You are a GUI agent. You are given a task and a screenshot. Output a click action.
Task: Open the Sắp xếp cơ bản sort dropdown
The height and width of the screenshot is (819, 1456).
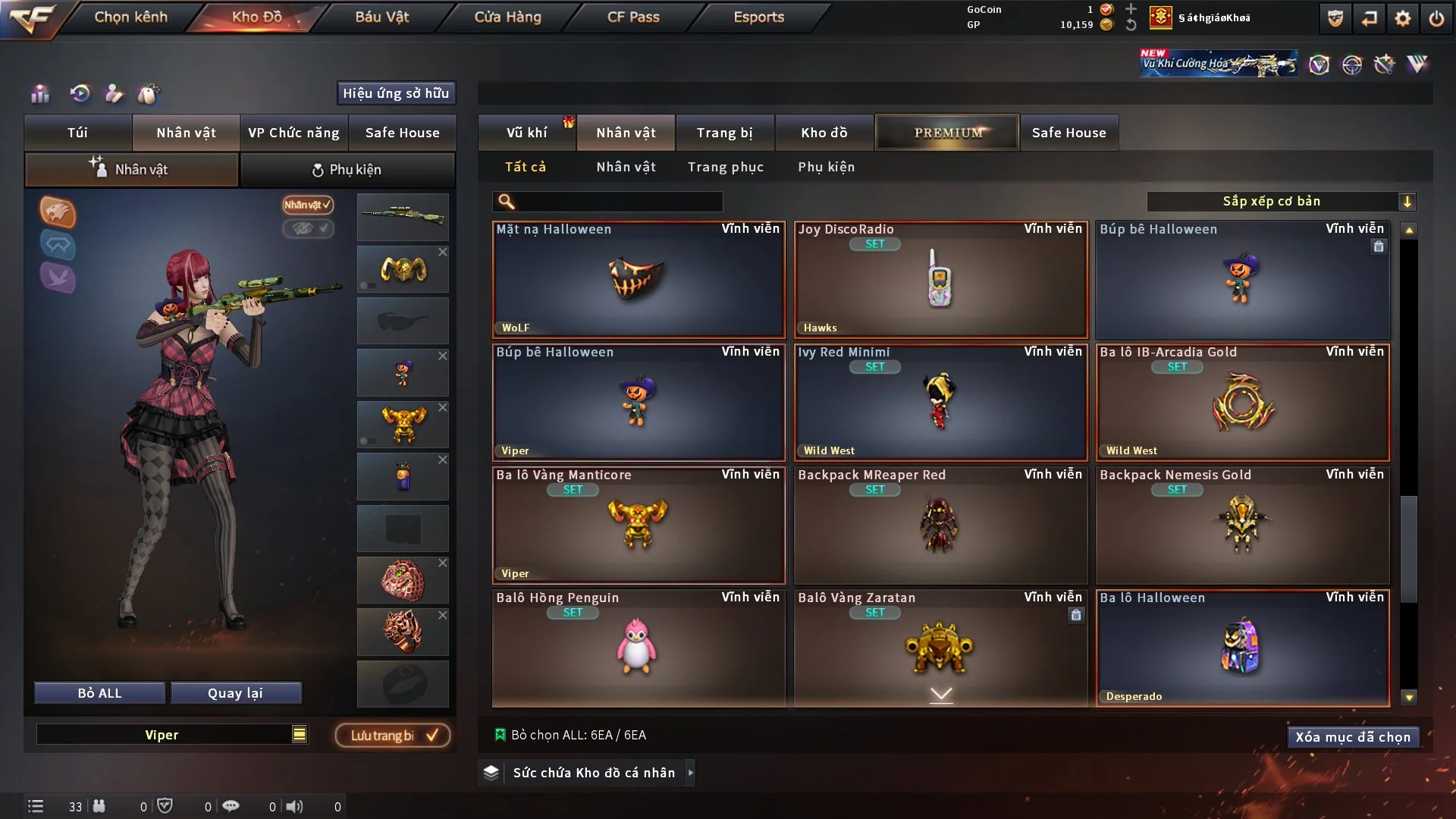pyautogui.click(x=1282, y=201)
